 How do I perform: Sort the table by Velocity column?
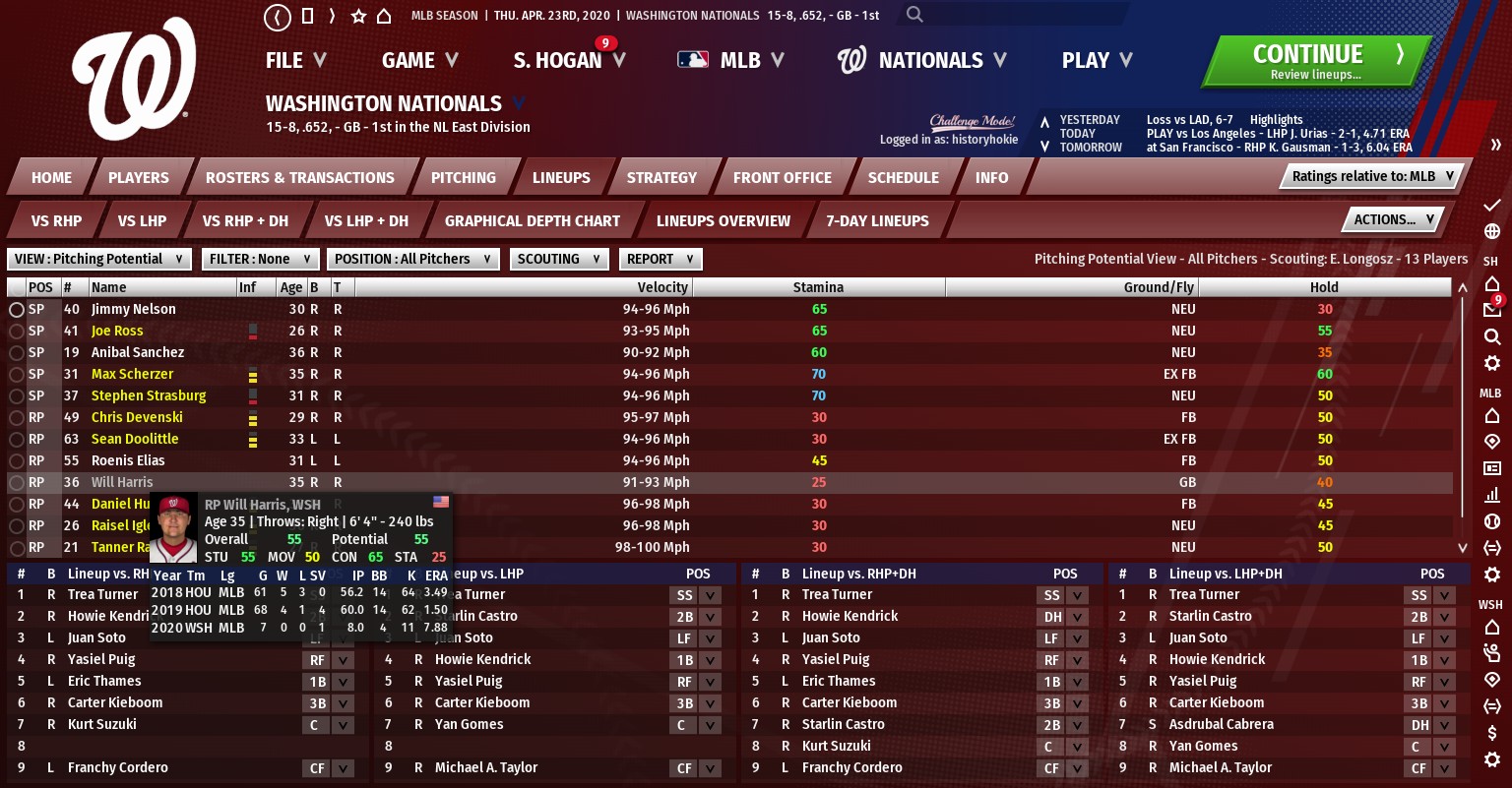(x=662, y=287)
